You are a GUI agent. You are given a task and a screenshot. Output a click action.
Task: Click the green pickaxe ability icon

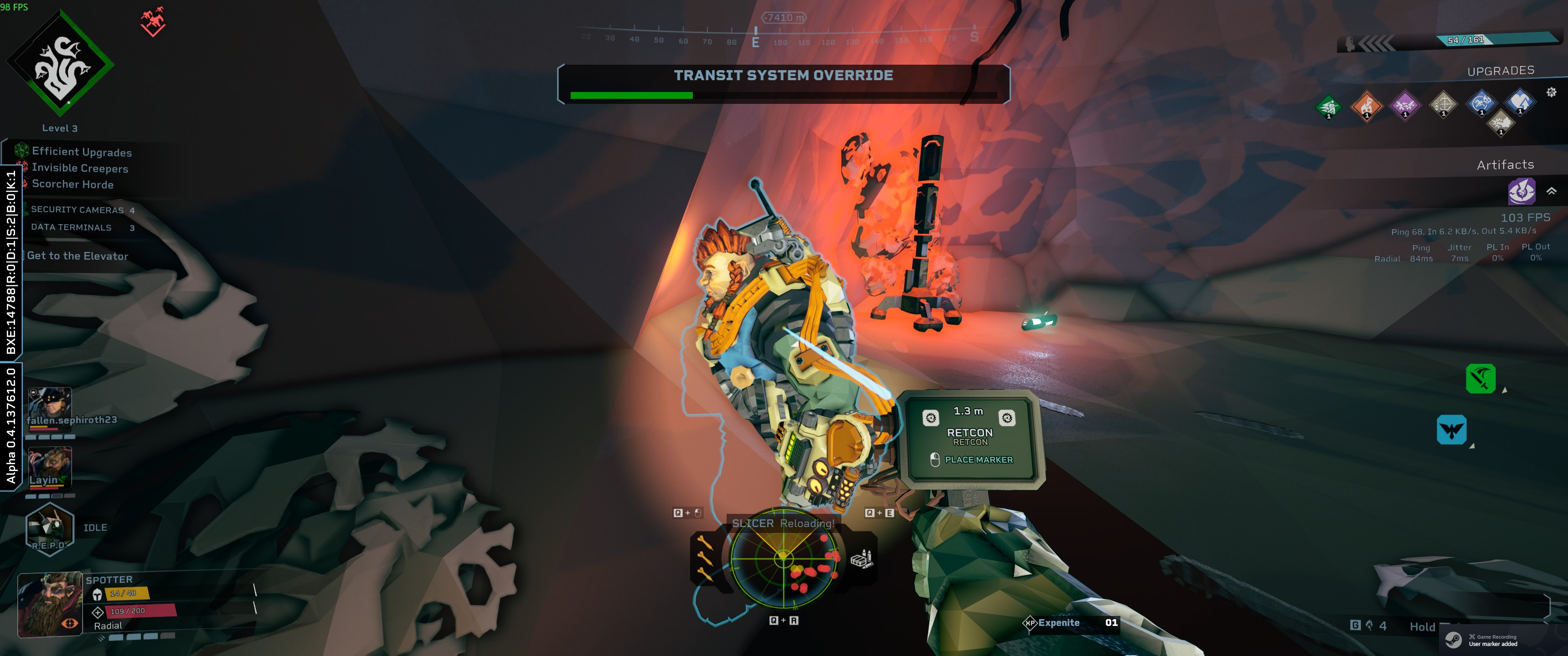pos(1480,379)
